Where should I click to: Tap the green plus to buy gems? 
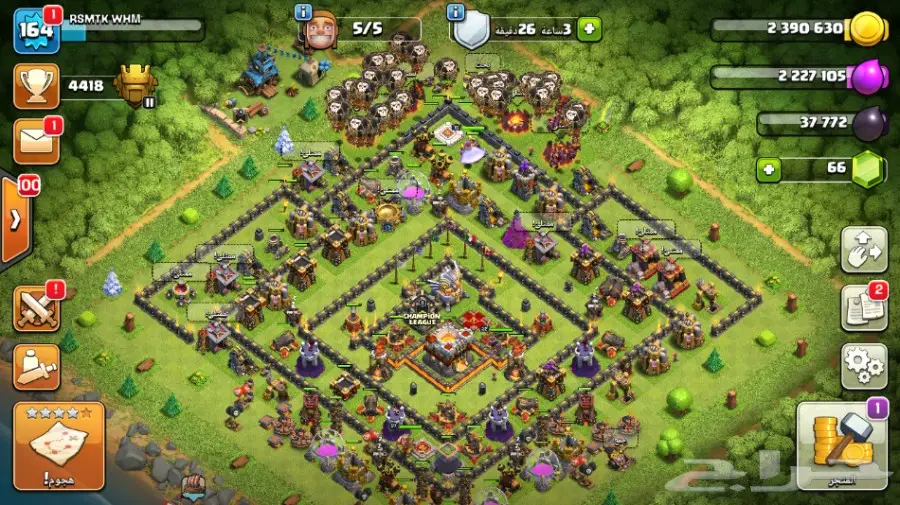point(768,169)
